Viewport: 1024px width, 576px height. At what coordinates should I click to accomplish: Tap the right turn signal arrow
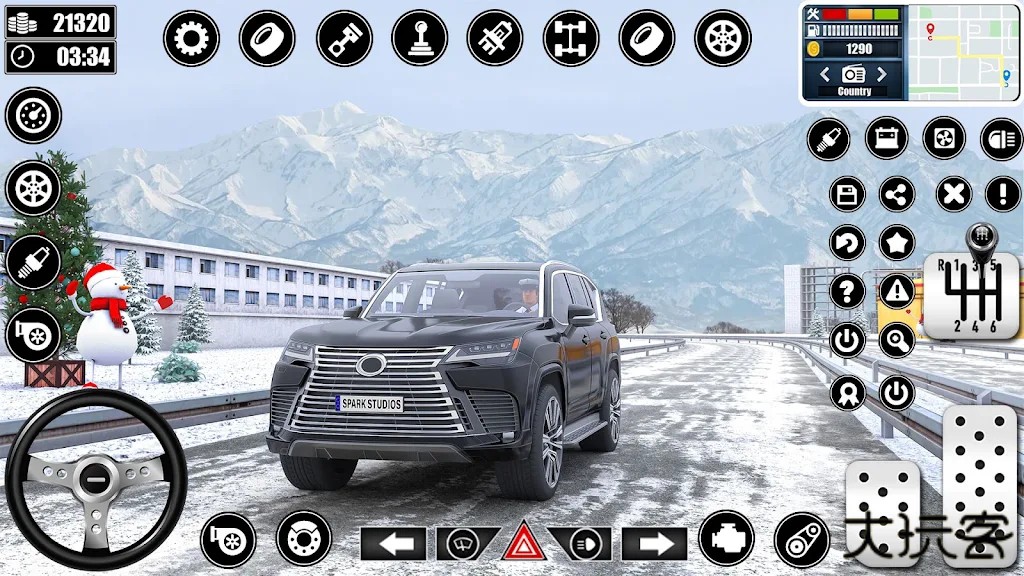(x=654, y=544)
